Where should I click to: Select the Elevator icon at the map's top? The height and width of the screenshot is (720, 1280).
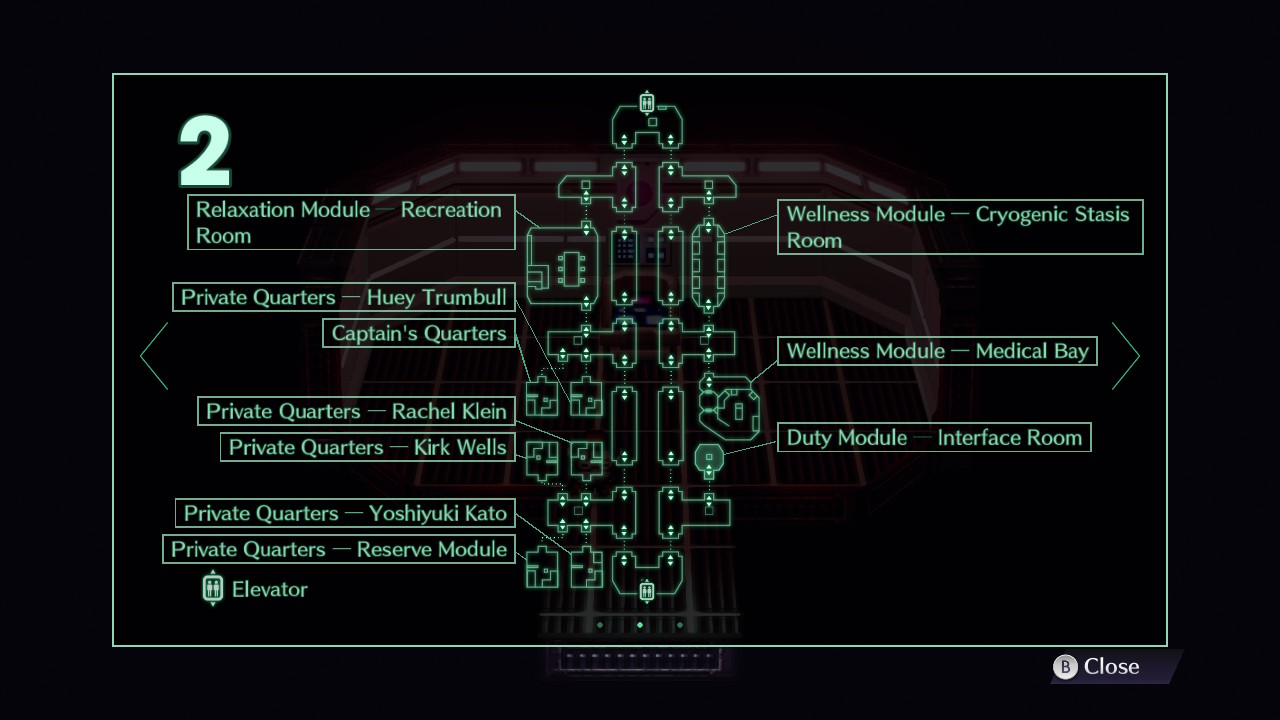click(646, 102)
